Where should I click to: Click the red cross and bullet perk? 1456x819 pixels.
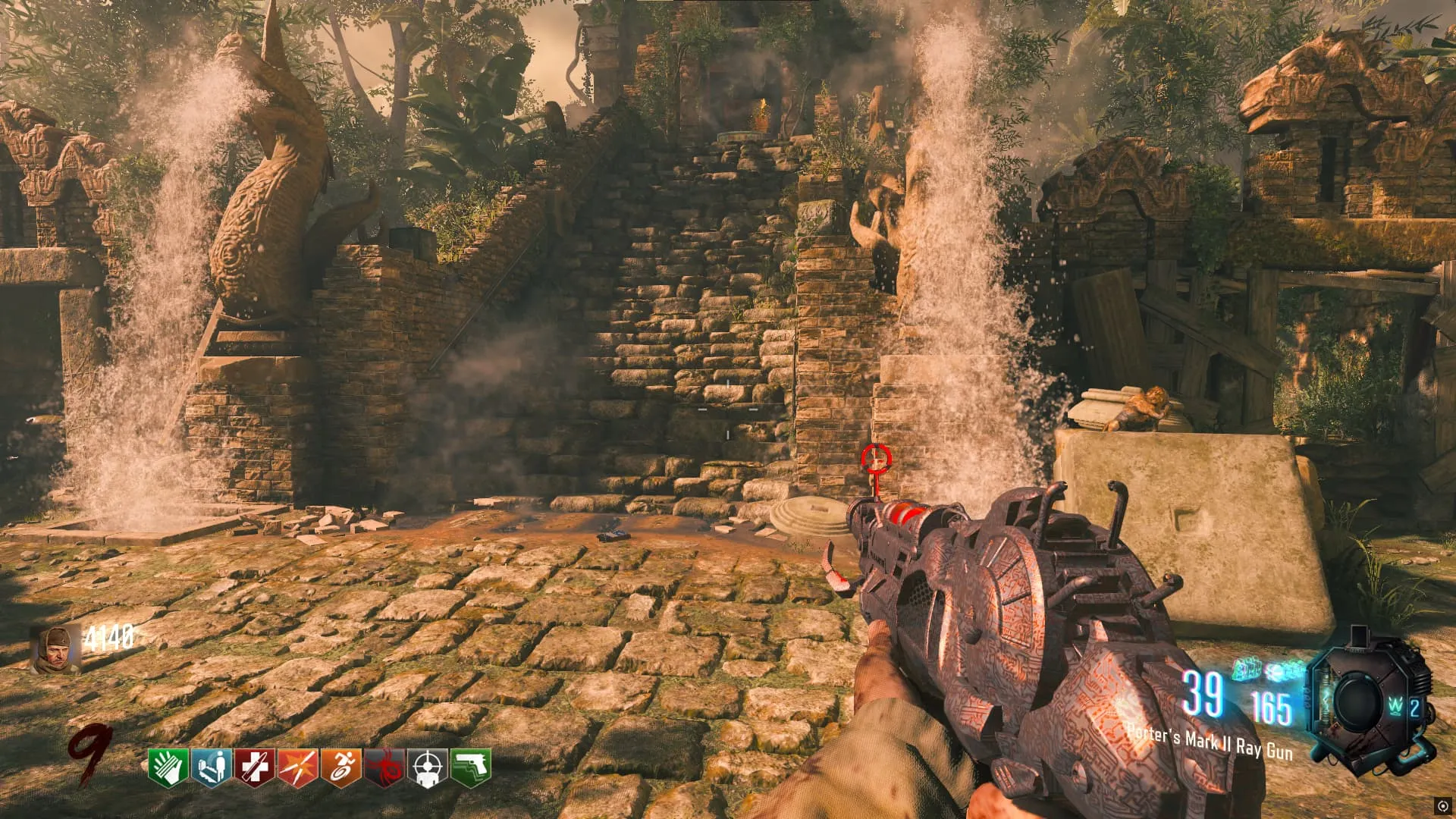coord(255,767)
